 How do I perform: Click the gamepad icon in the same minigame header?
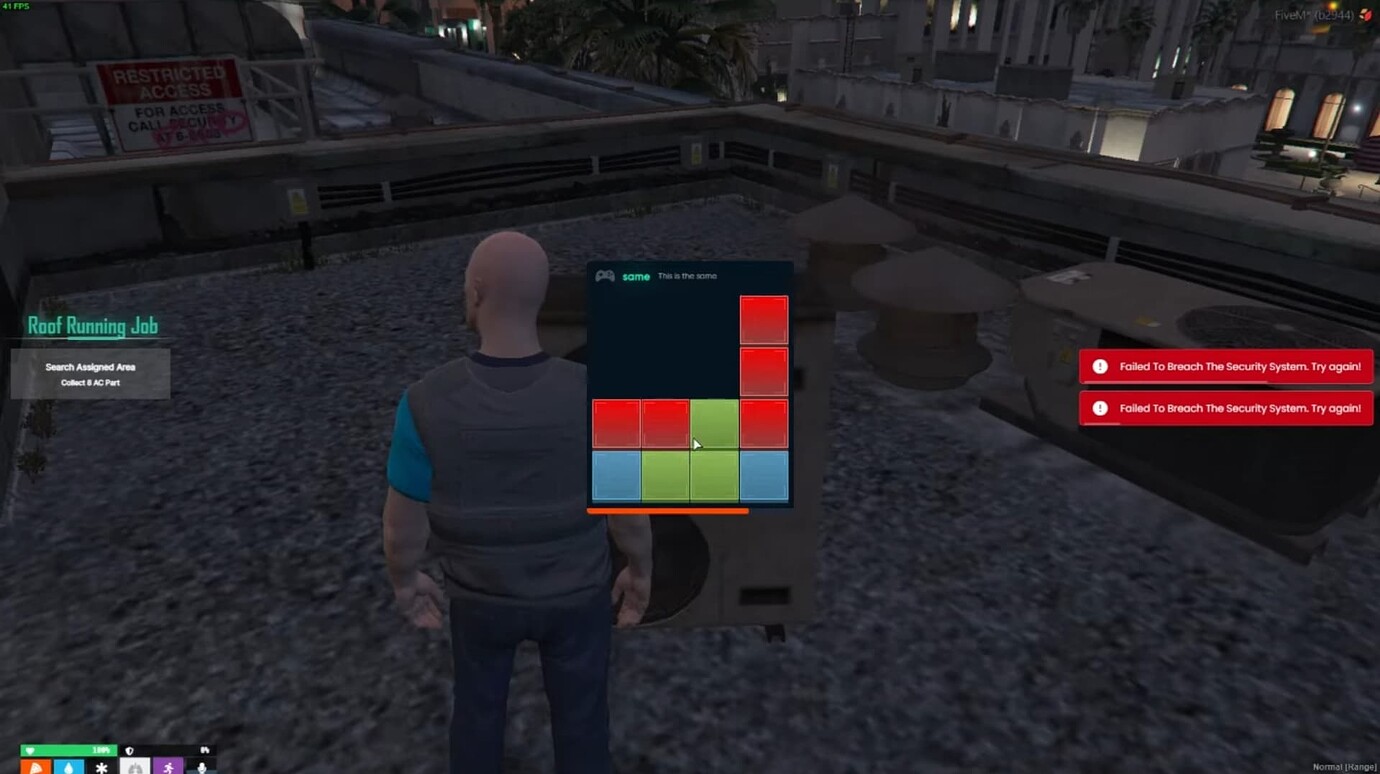point(605,276)
